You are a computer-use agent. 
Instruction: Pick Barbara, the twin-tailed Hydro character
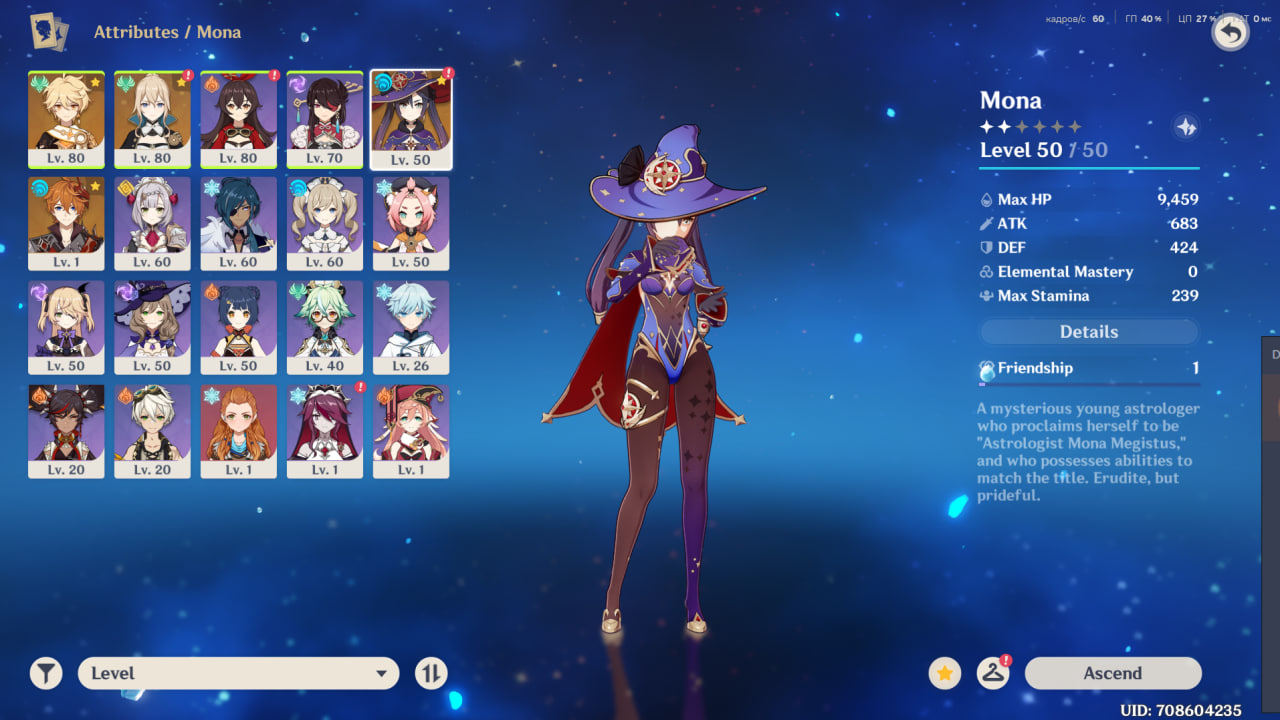pos(324,222)
